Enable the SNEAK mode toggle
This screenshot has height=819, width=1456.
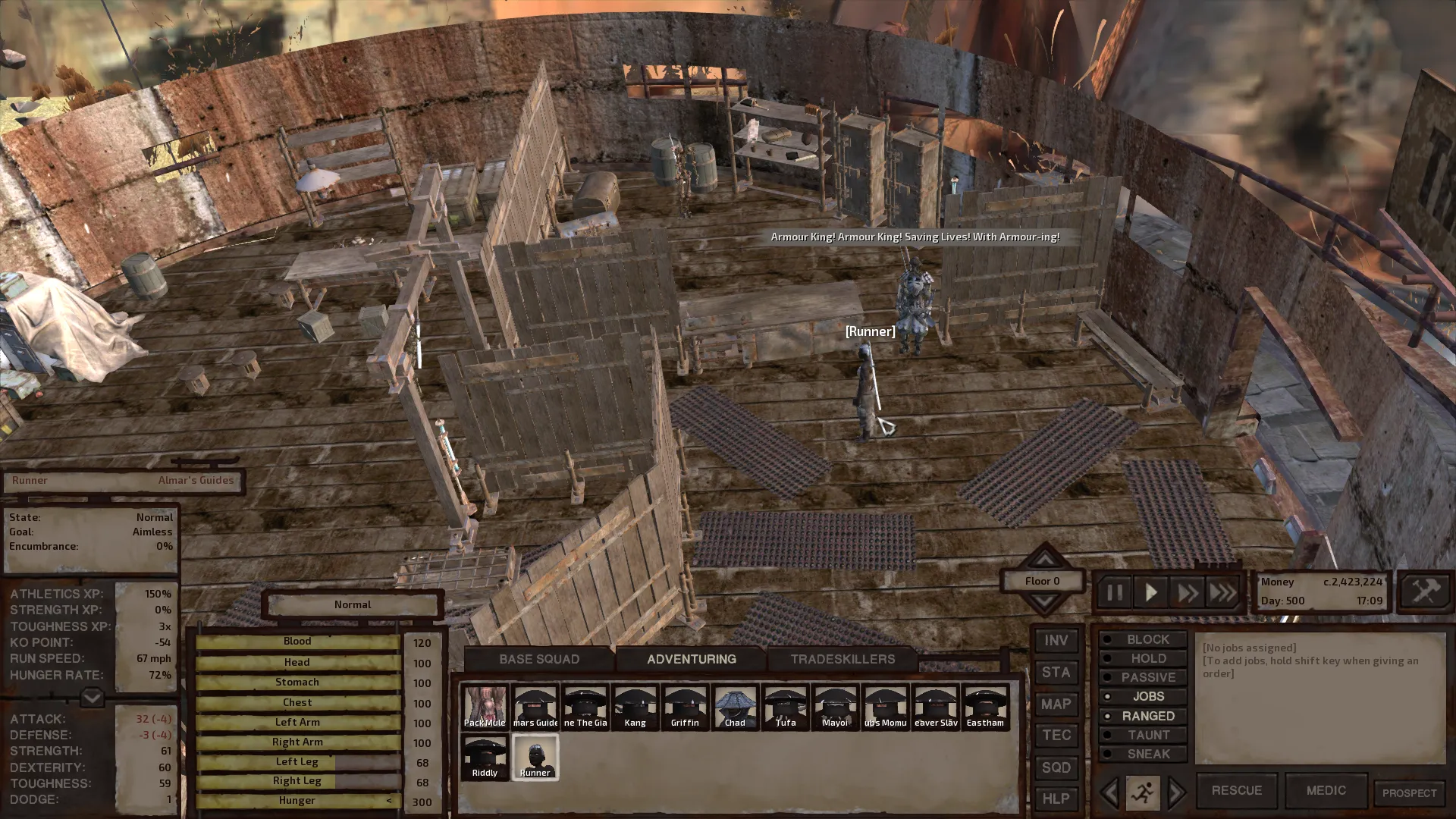tap(1144, 754)
